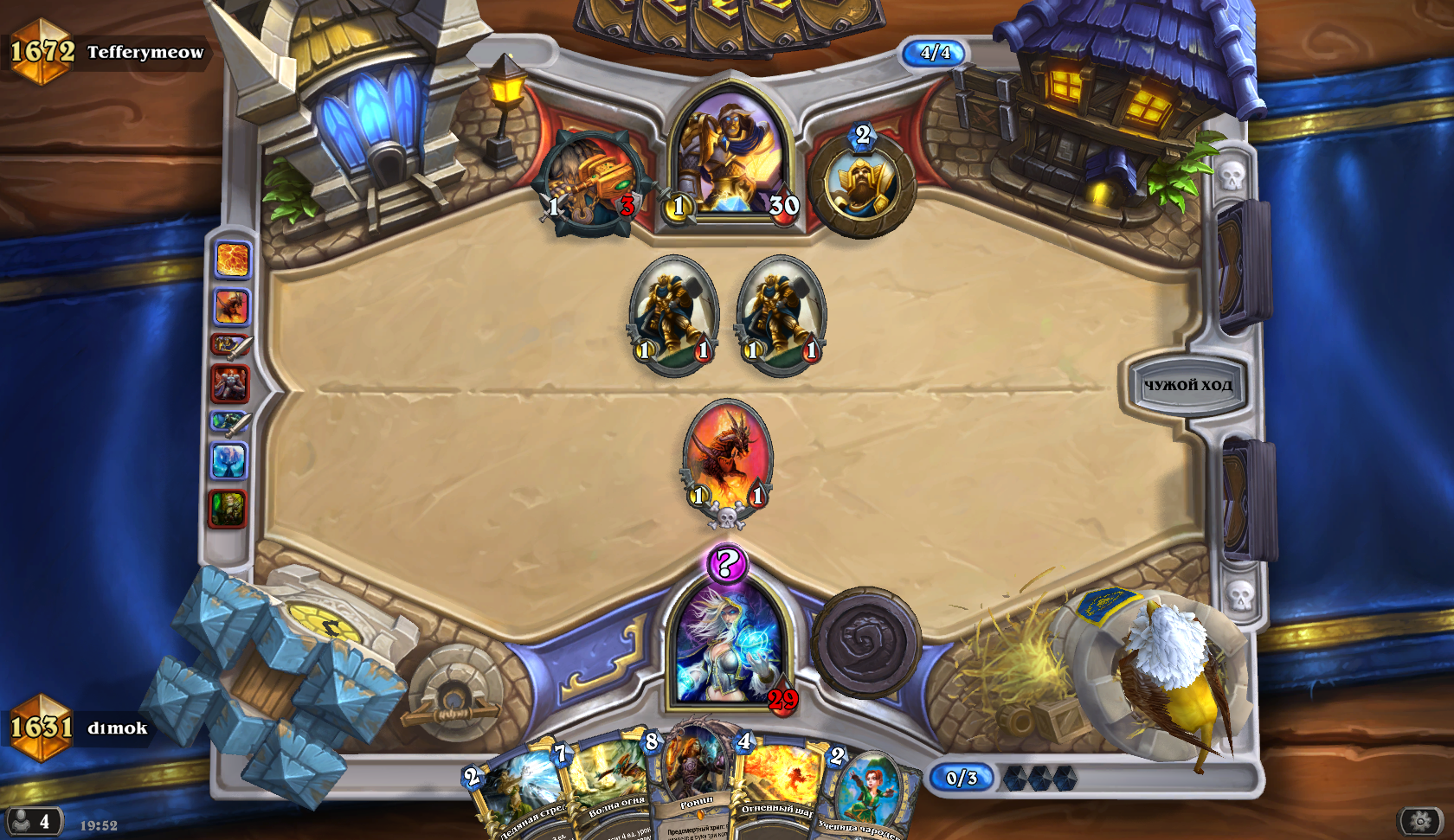The image size is (1454, 840).
Task: Target the right Silver Hand Recruit minion
Action: tap(781, 314)
